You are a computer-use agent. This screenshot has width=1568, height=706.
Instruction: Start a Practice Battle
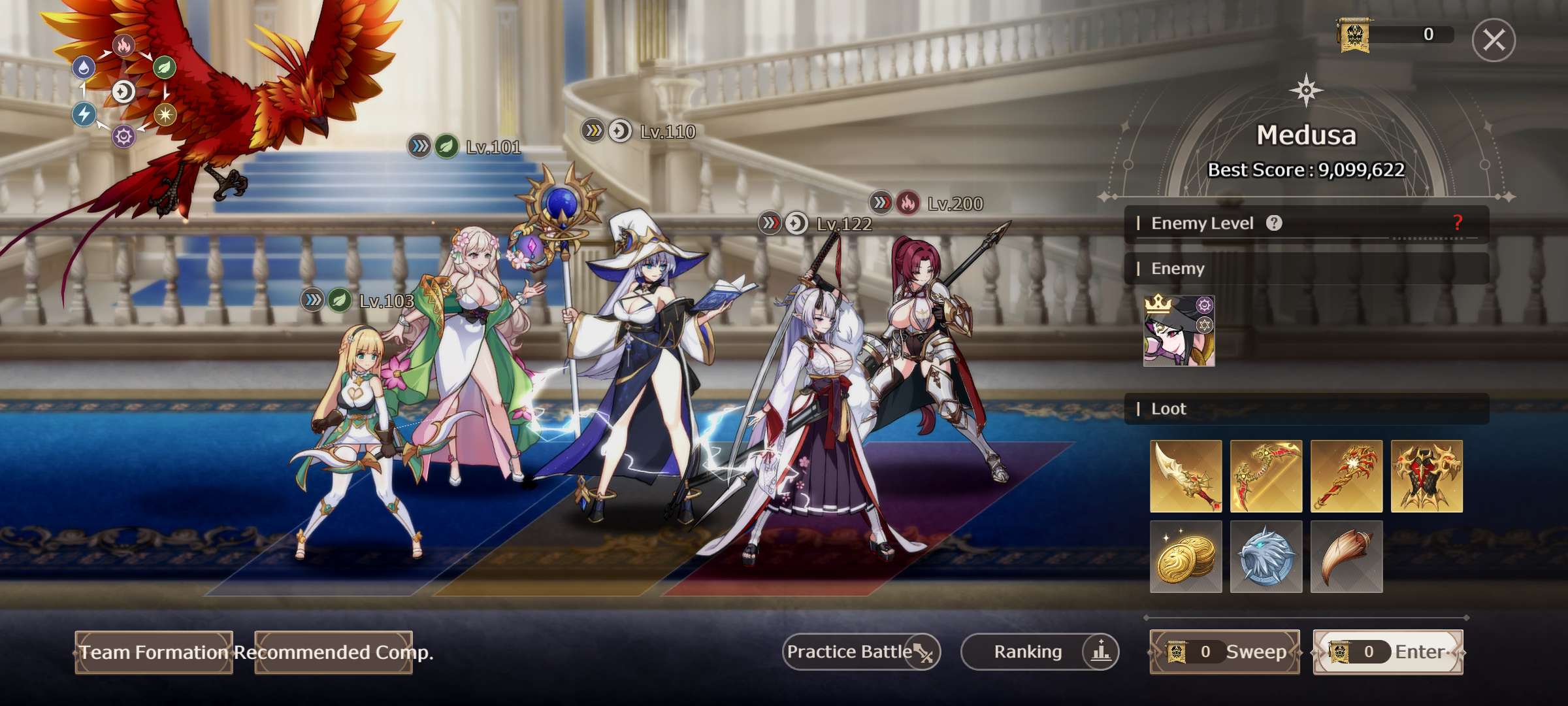[x=861, y=652]
